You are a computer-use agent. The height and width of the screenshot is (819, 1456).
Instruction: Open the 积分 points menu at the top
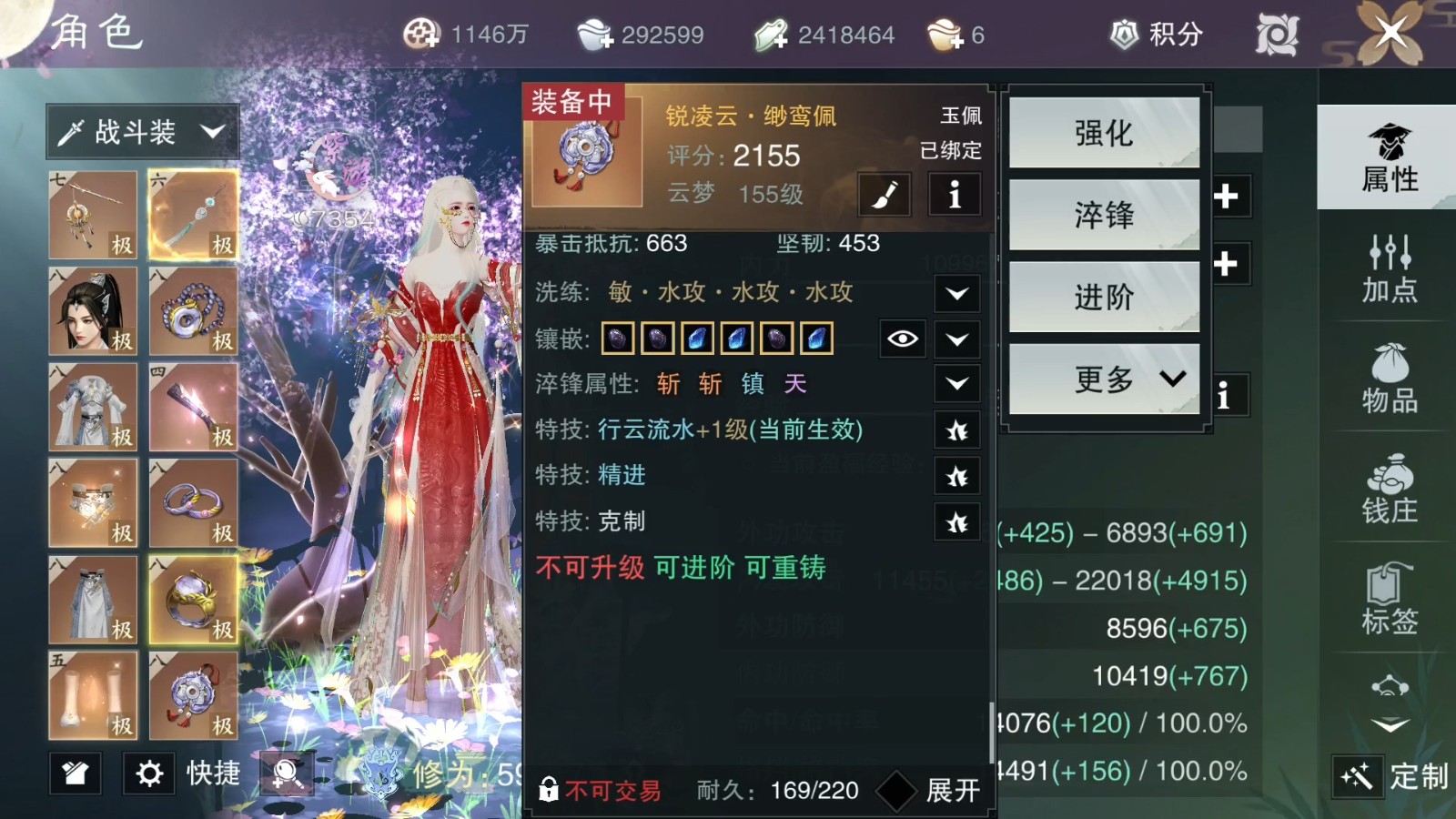(x=1154, y=35)
